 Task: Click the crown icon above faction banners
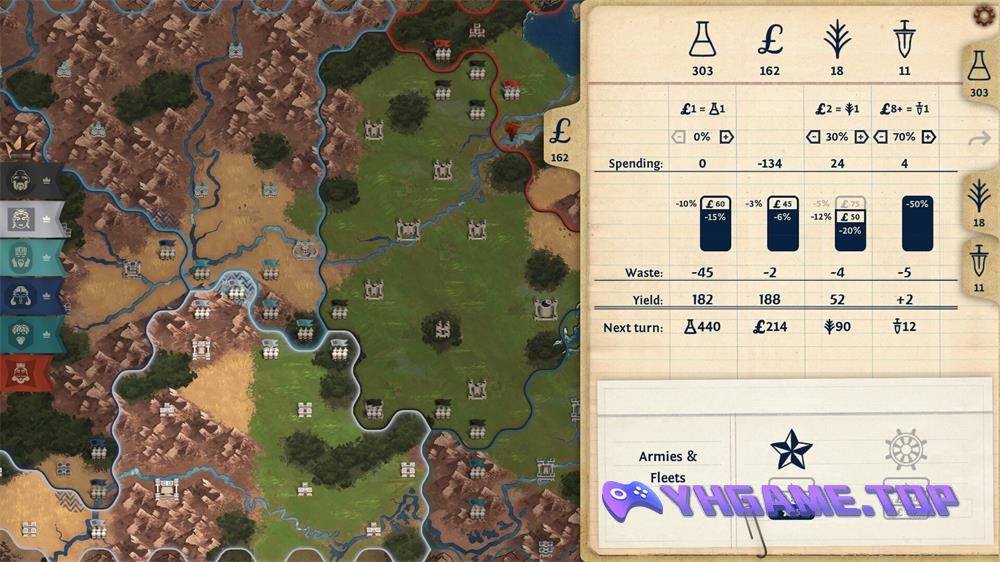(x=22, y=149)
